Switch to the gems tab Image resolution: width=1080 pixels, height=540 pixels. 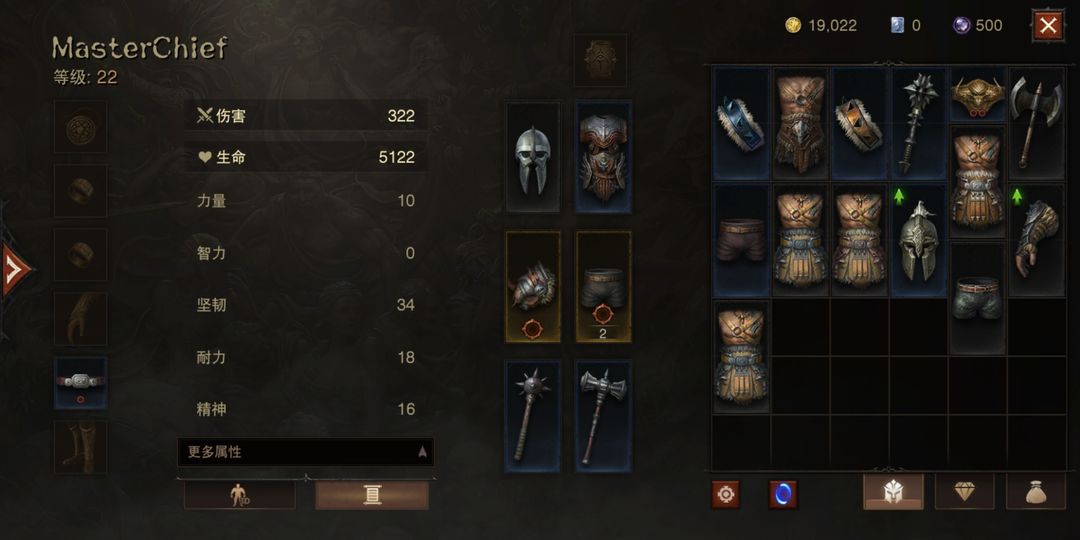coord(963,492)
